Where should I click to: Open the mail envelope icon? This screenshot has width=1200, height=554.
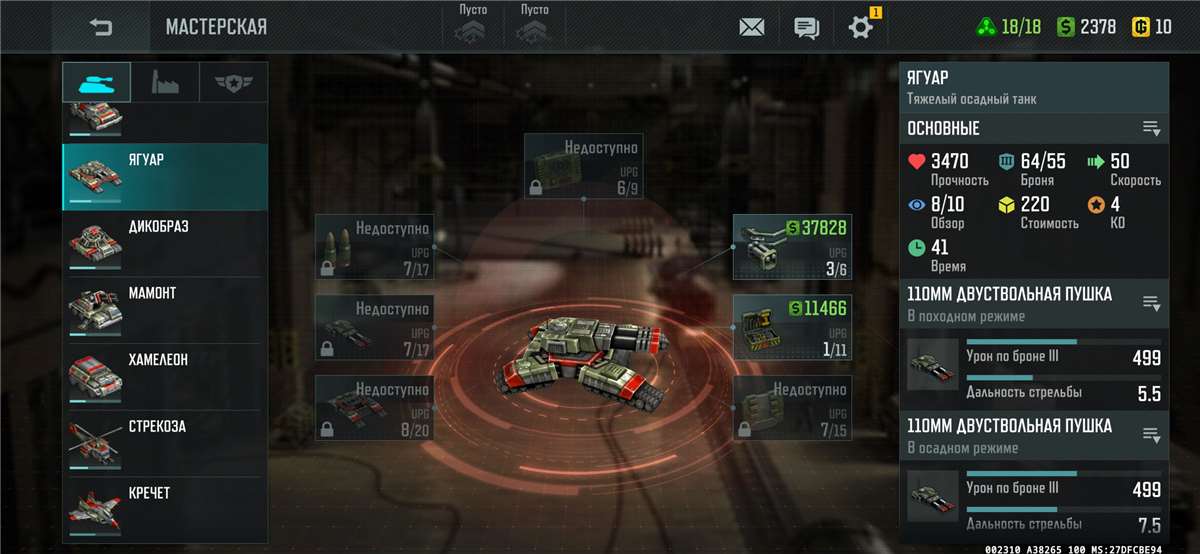pyautogui.click(x=752, y=27)
